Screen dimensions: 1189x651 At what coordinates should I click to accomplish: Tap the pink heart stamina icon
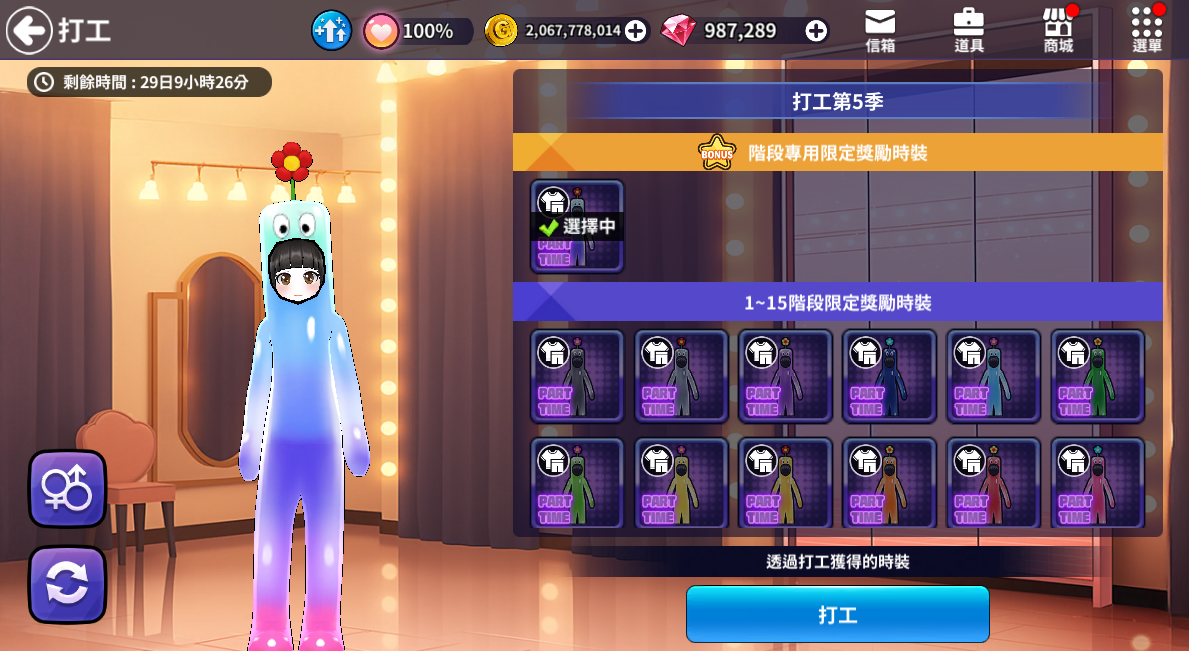coord(381,31)
